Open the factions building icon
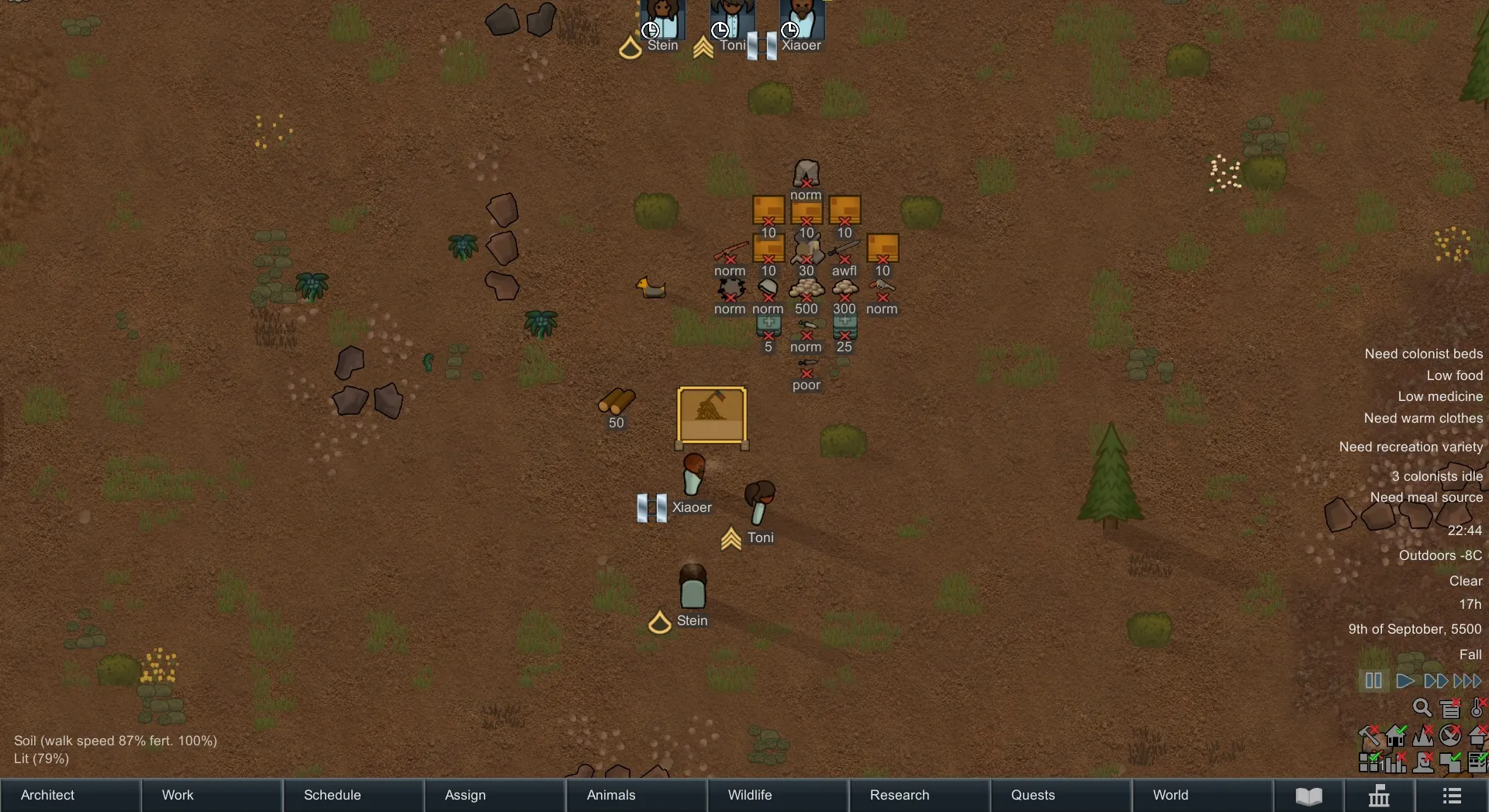Screen dimensions: 1489x812 (1379, 796)
